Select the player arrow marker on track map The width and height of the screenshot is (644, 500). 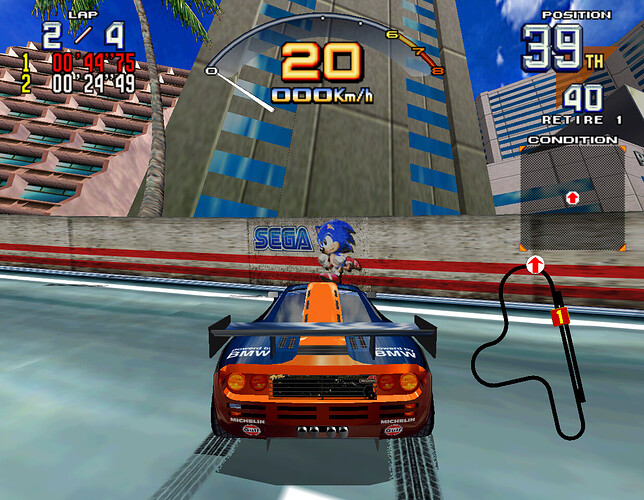click(536, 265)
